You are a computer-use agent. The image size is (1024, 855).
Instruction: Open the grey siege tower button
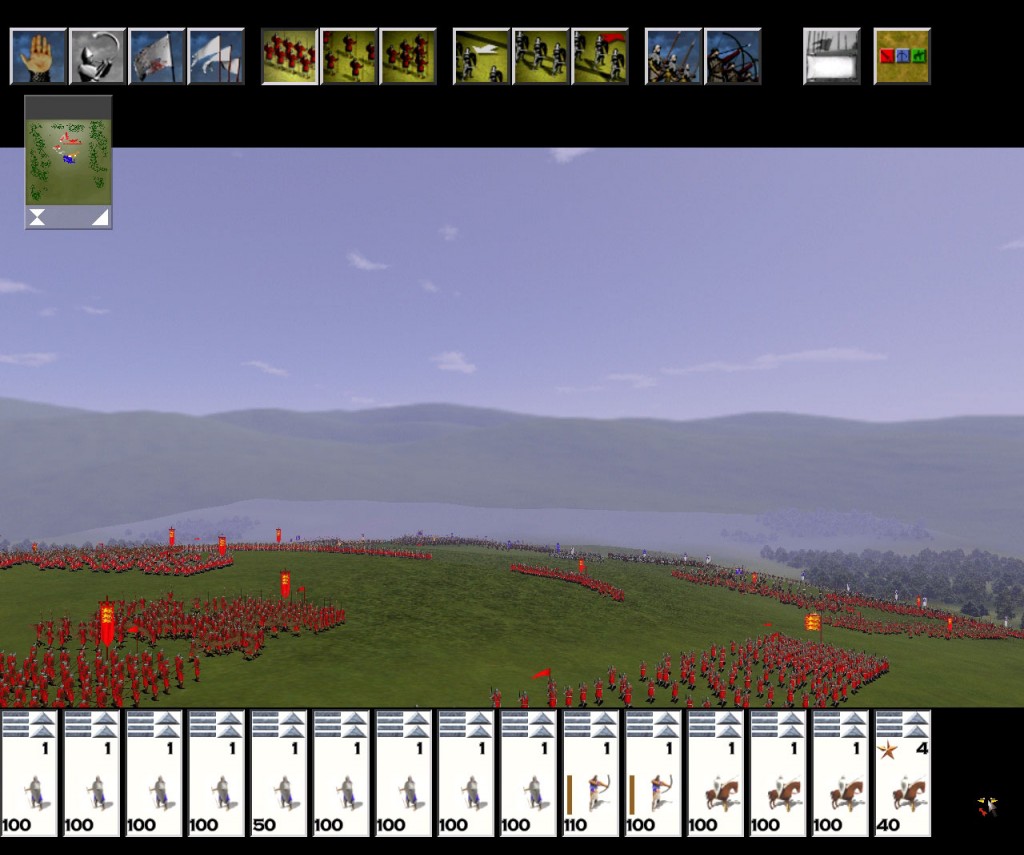click(832, 56)
